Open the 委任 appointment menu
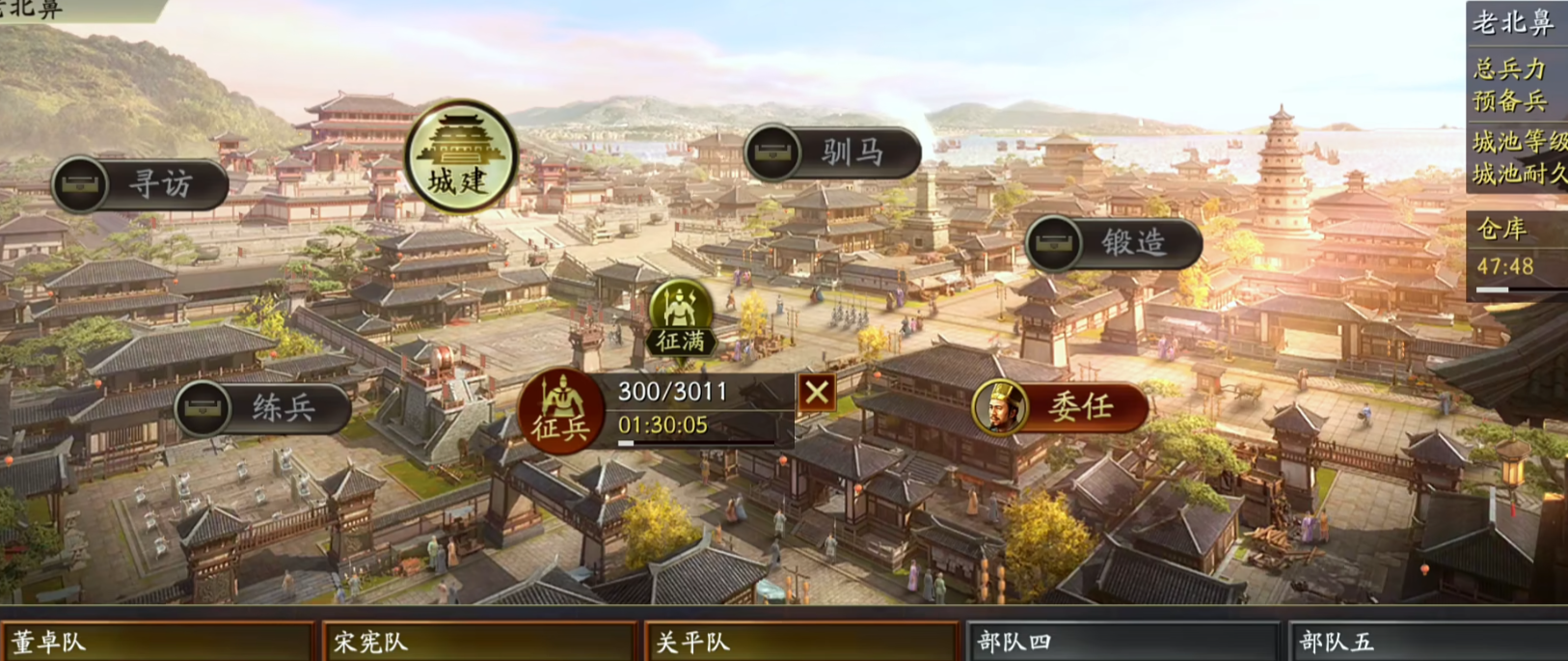Image resolution: width=1568 pixels, height=661 pixels. click(x=1060, y=407)
